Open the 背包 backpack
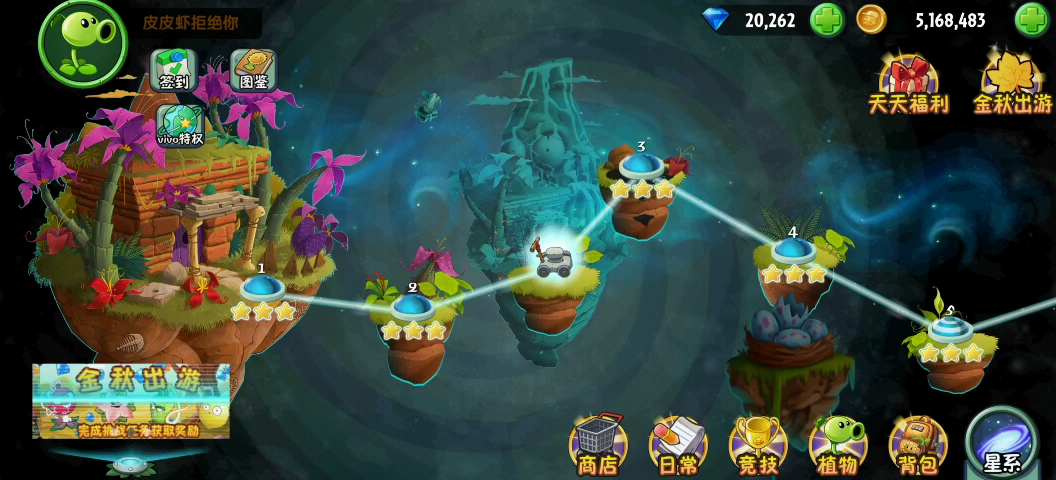The width and height of the screenshot is (1056, 480). [x=917, y=446]
